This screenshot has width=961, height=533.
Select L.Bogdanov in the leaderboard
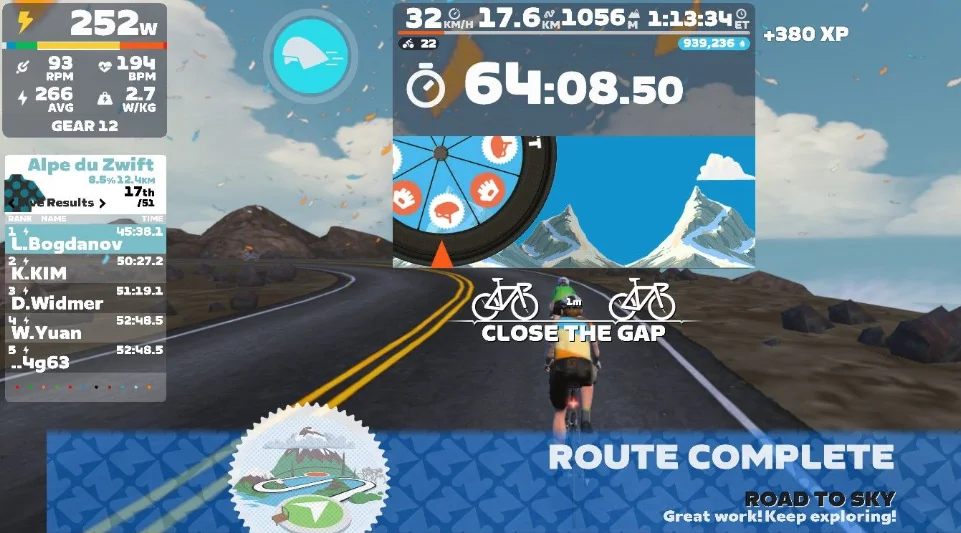tap(85, 238)
